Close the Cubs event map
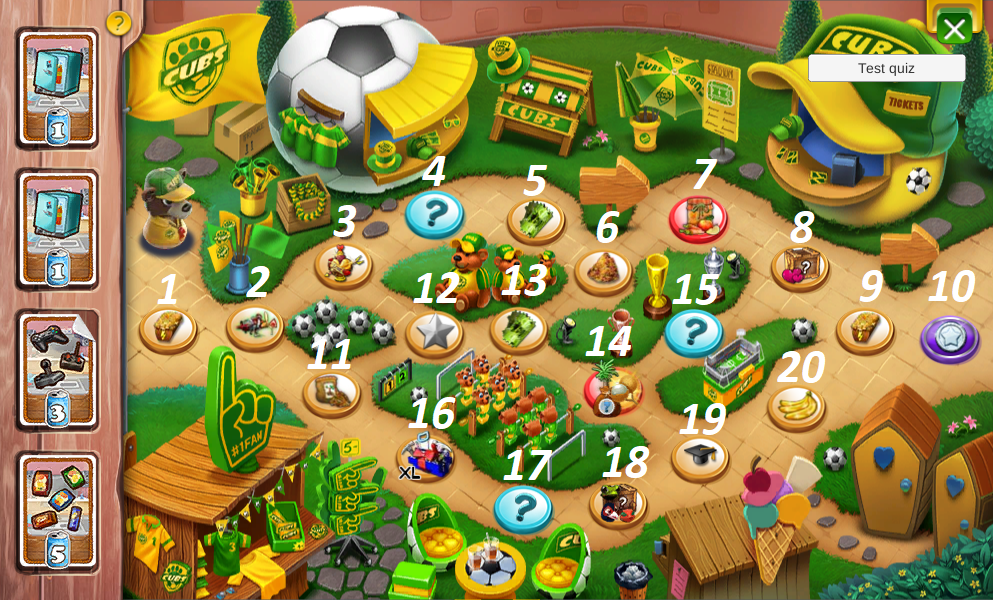 [953, 28]
